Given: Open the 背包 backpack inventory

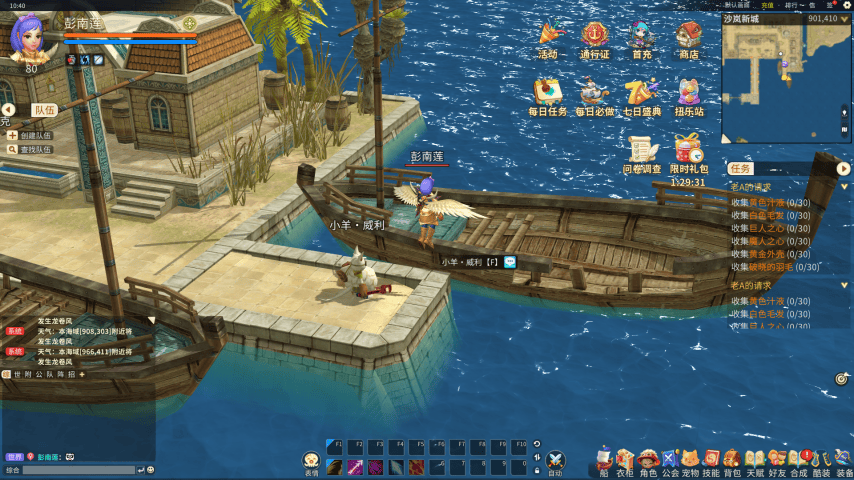Looking at the screenshot, I should 732,460.
